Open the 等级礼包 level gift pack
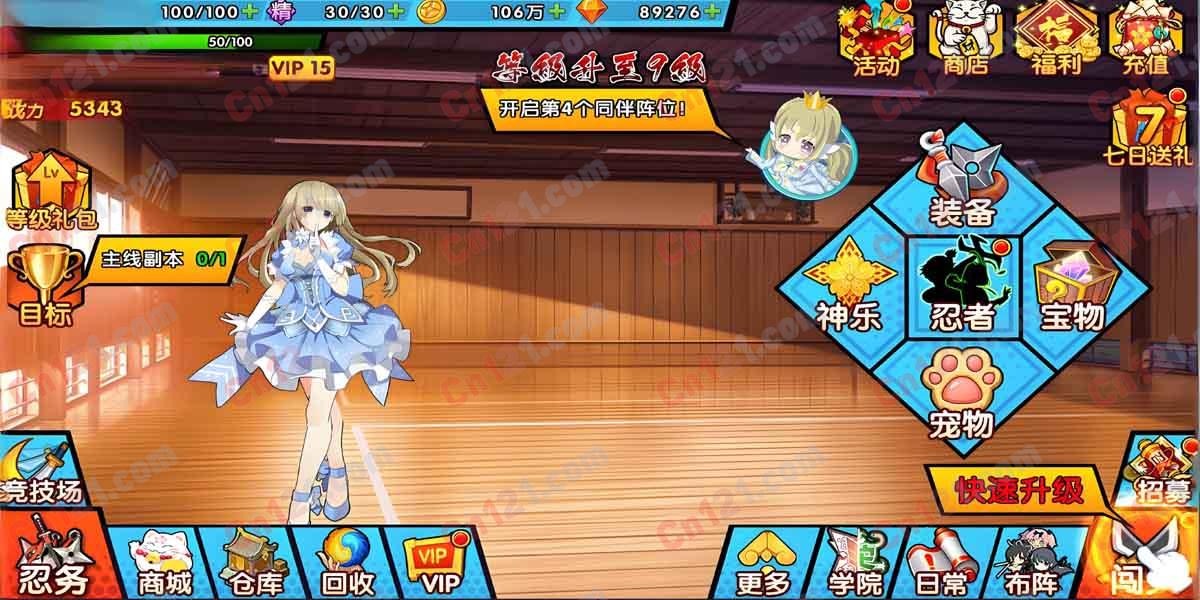Screen dimensions: 1200x600 (48, 190)
